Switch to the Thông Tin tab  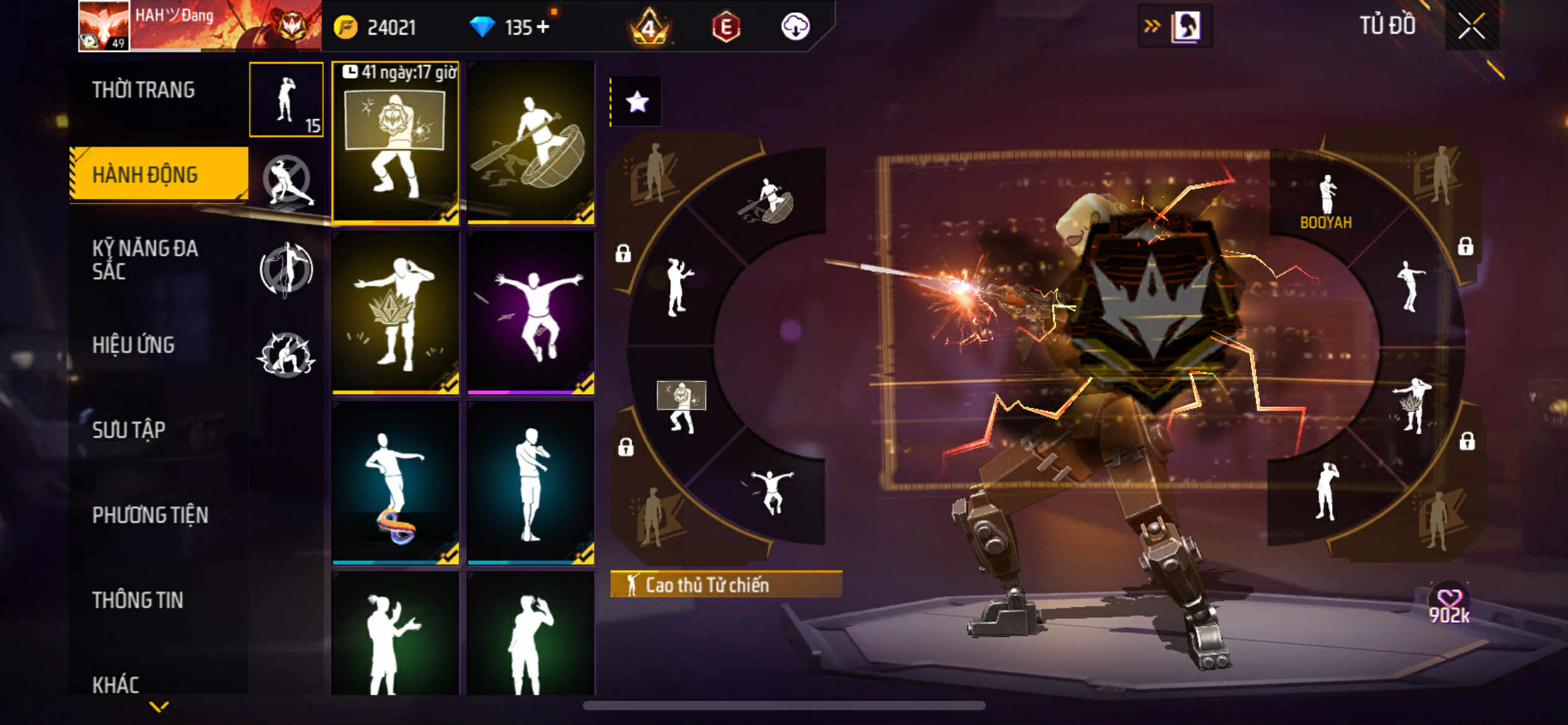(137, 600)
